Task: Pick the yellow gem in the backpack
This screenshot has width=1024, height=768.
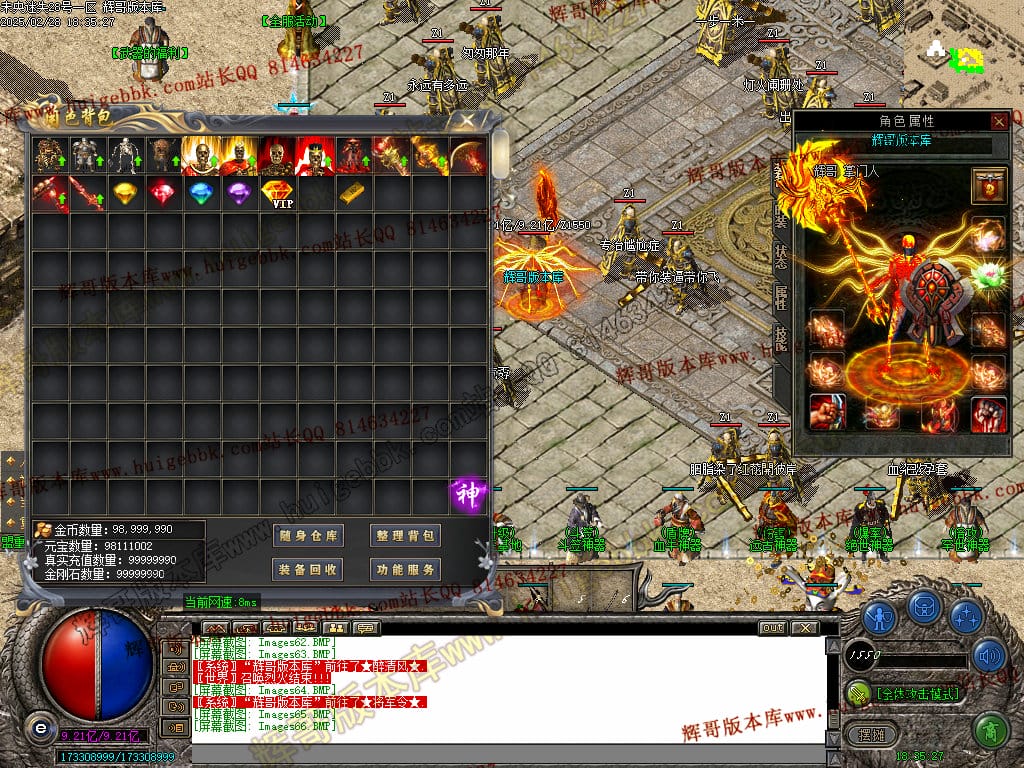Action: tap(125, 192)
